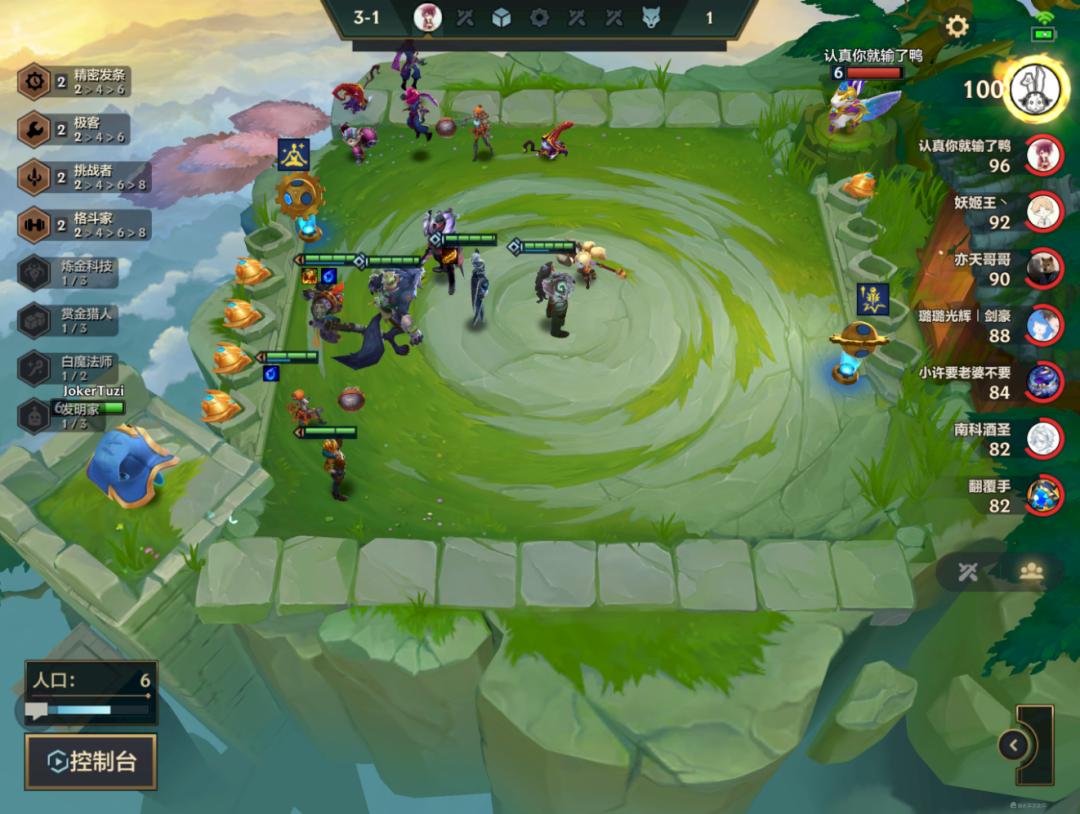1080x814 pixels.
Task: Open the settings gear
Action: tap(957, 27)
